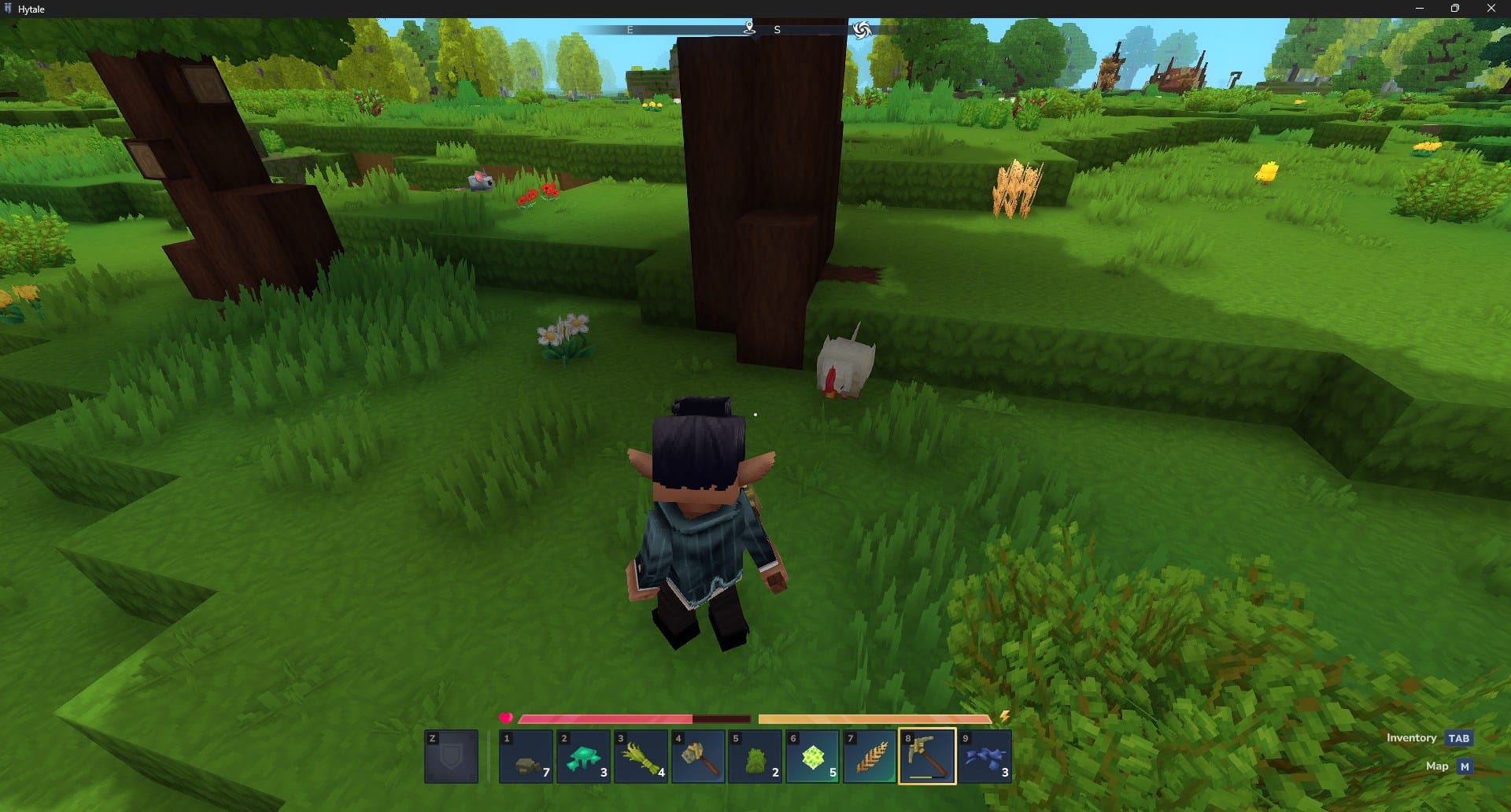Open the Map via the M label
Screen dimensions: 1511x812
tap(1464, 766)
